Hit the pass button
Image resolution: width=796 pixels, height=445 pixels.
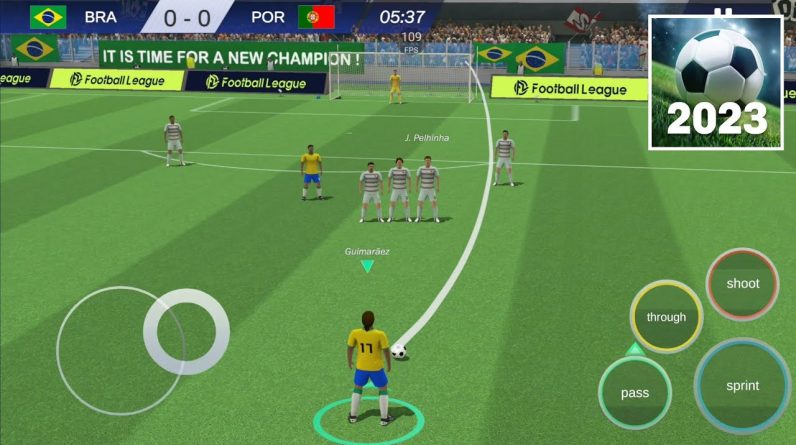635,392
